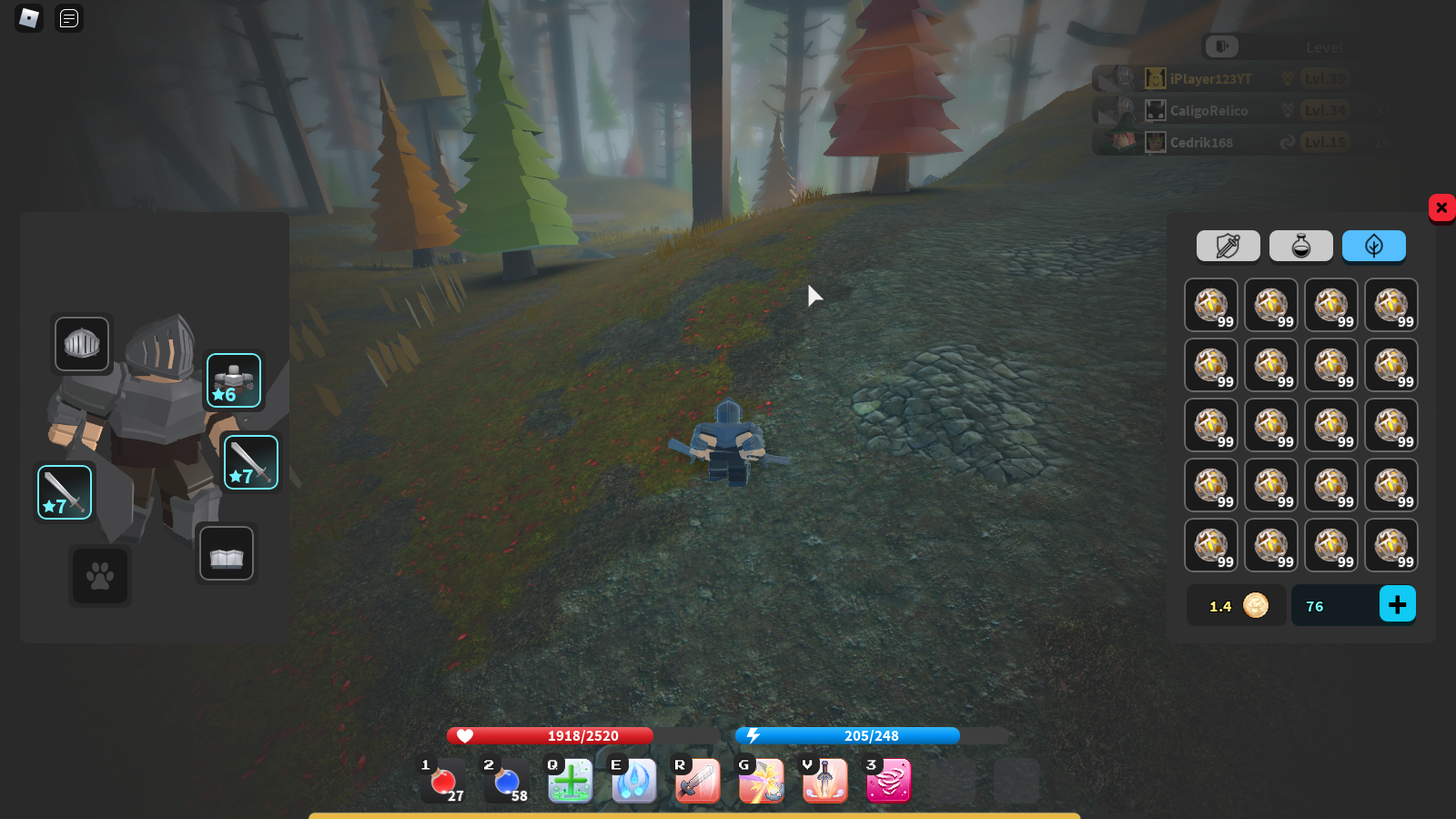Drink the blue mana potion

click(x=507, y=781)
